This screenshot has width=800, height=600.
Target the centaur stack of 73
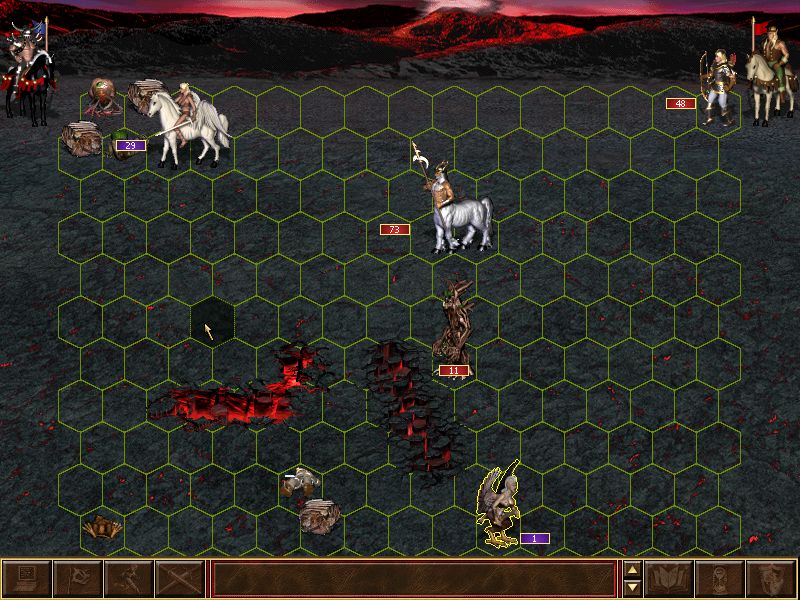click(460, 212)
